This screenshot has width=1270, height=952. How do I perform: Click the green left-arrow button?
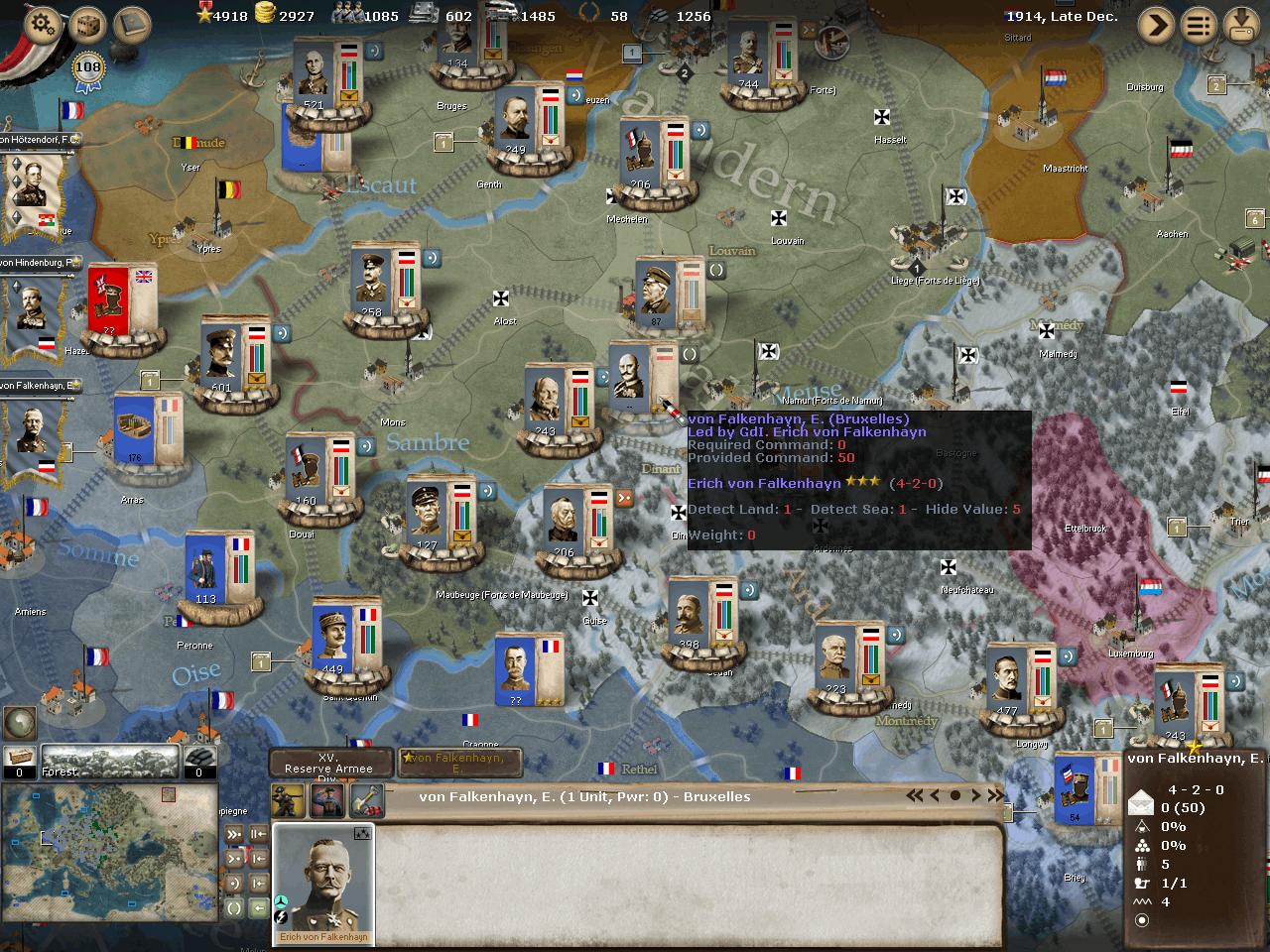[258, 907]
